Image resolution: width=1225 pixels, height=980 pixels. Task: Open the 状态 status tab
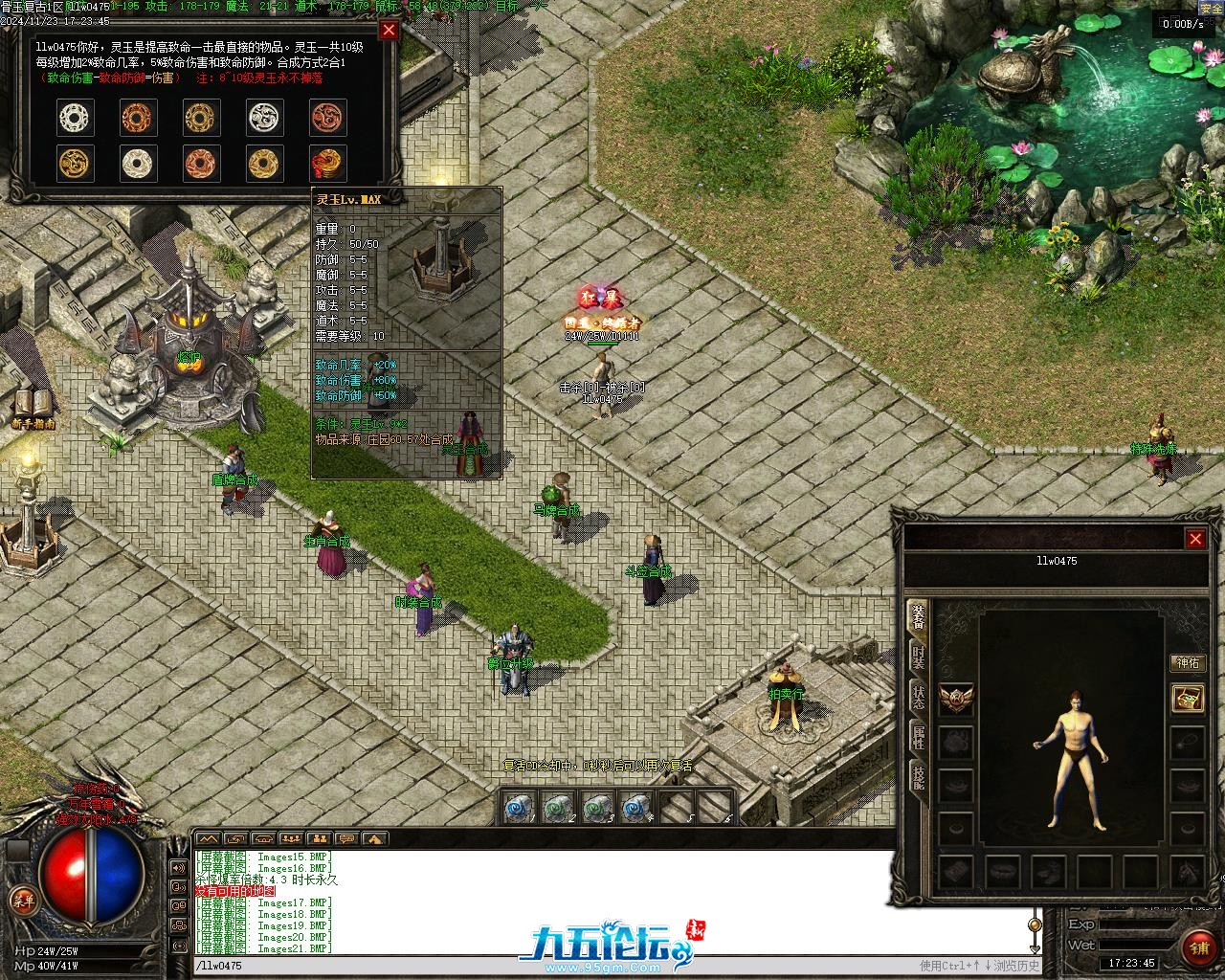tap(918, 696)
